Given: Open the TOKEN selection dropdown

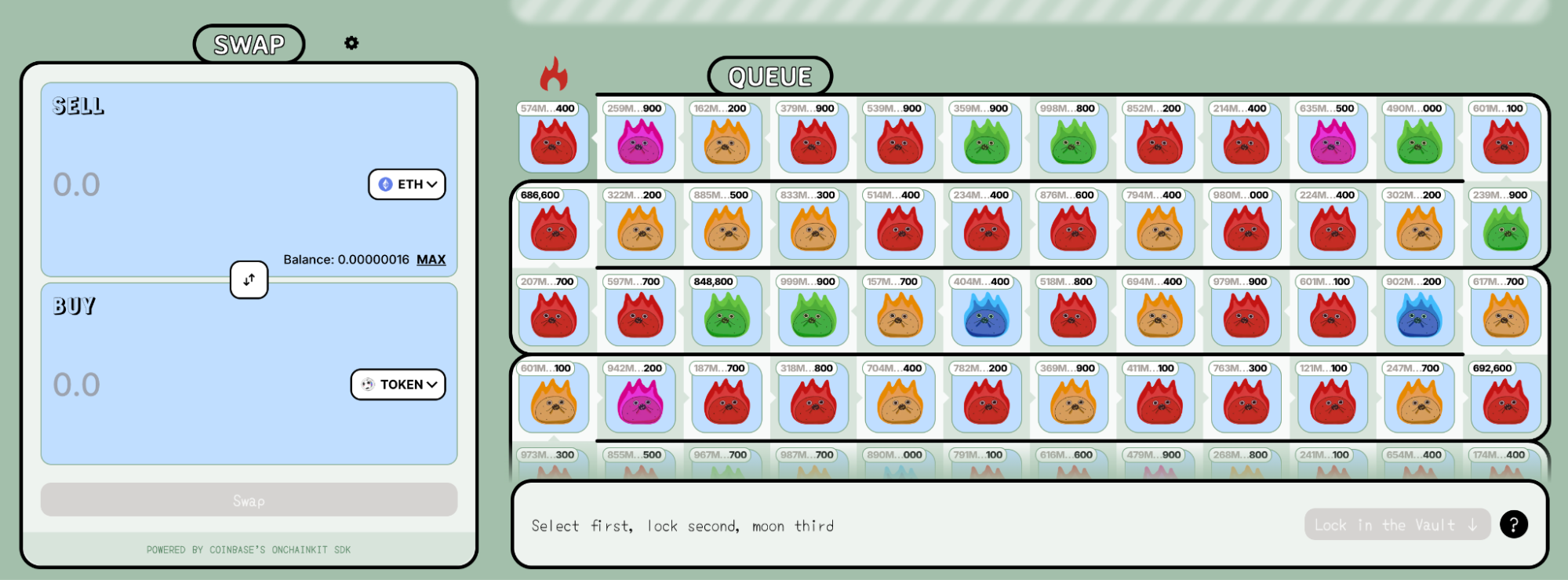Looking at the screenshot, I should (x=398, y=385).
